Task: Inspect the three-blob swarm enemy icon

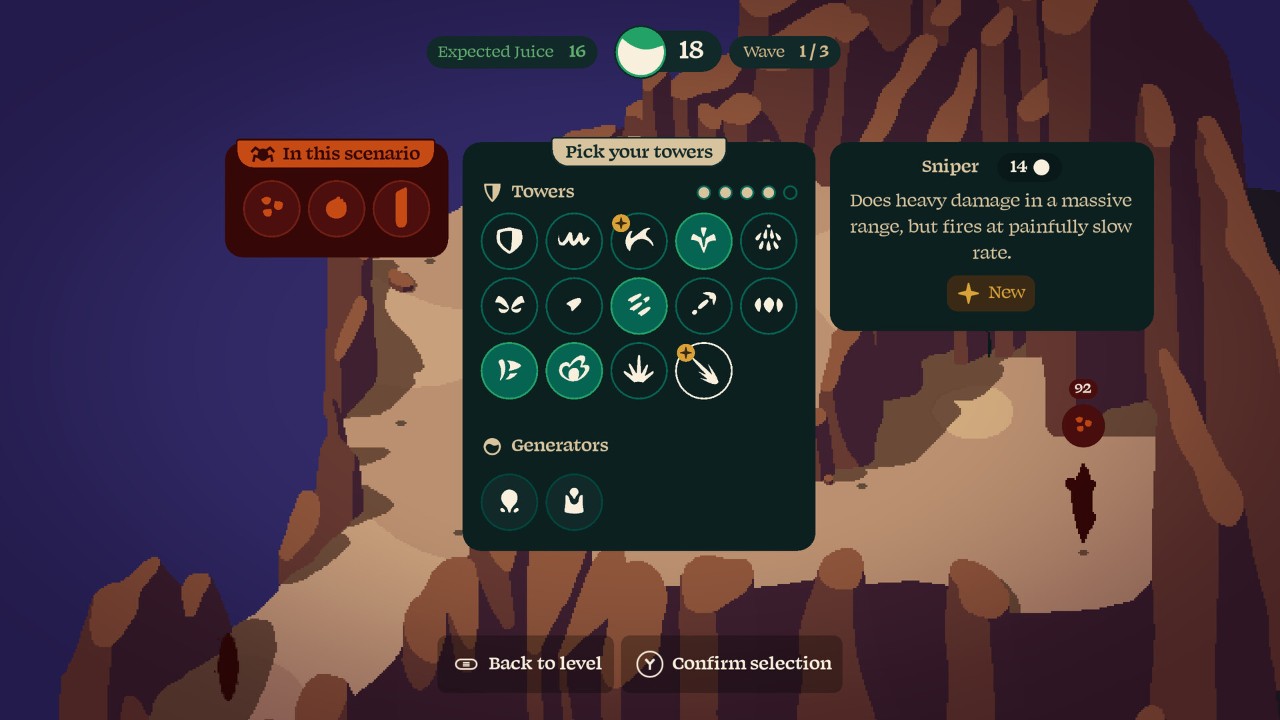Action: pyautogui.click(x=272, y=208)
